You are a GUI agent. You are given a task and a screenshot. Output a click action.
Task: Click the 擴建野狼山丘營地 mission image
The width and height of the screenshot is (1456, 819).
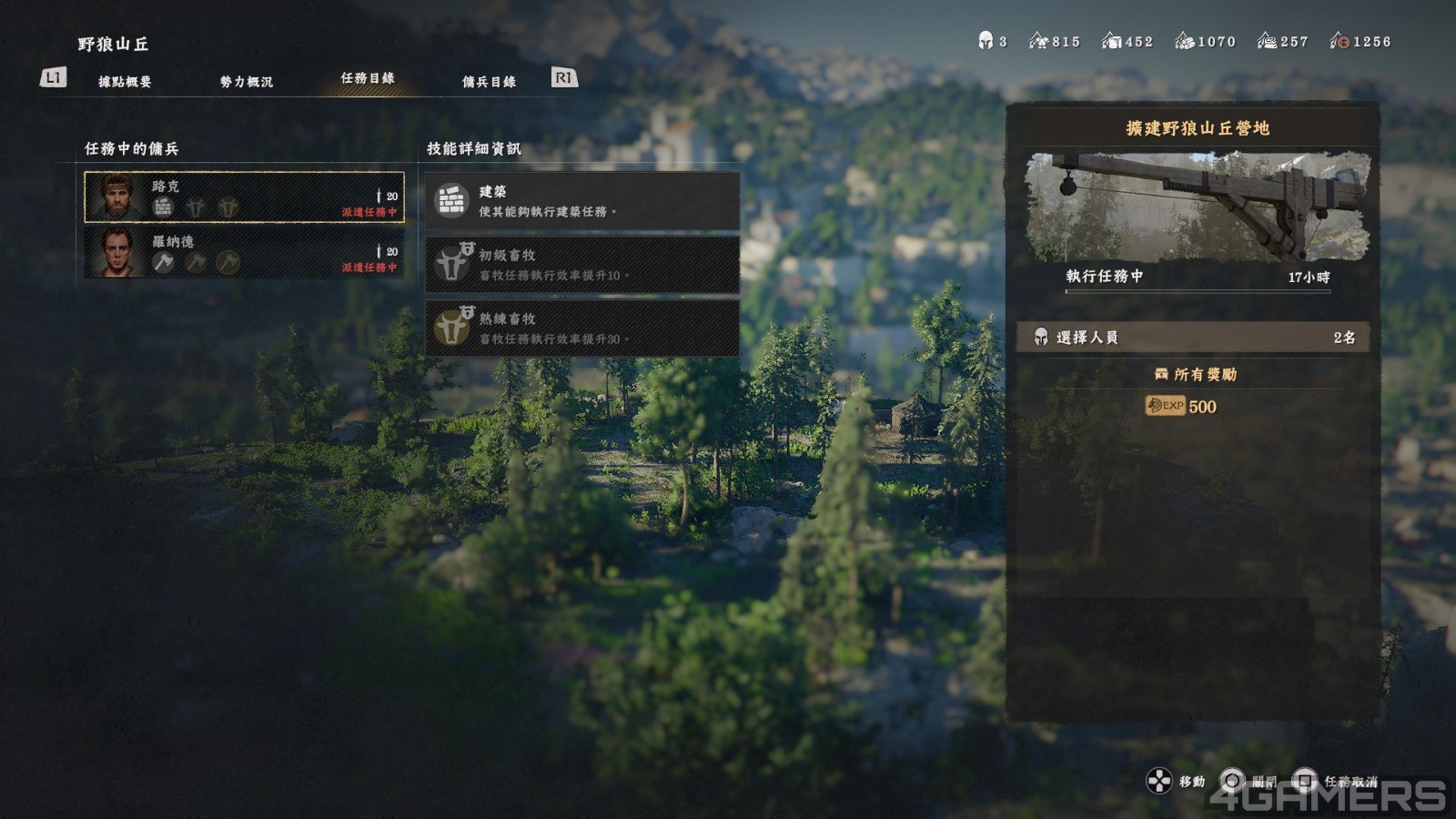pos(1197,207)
